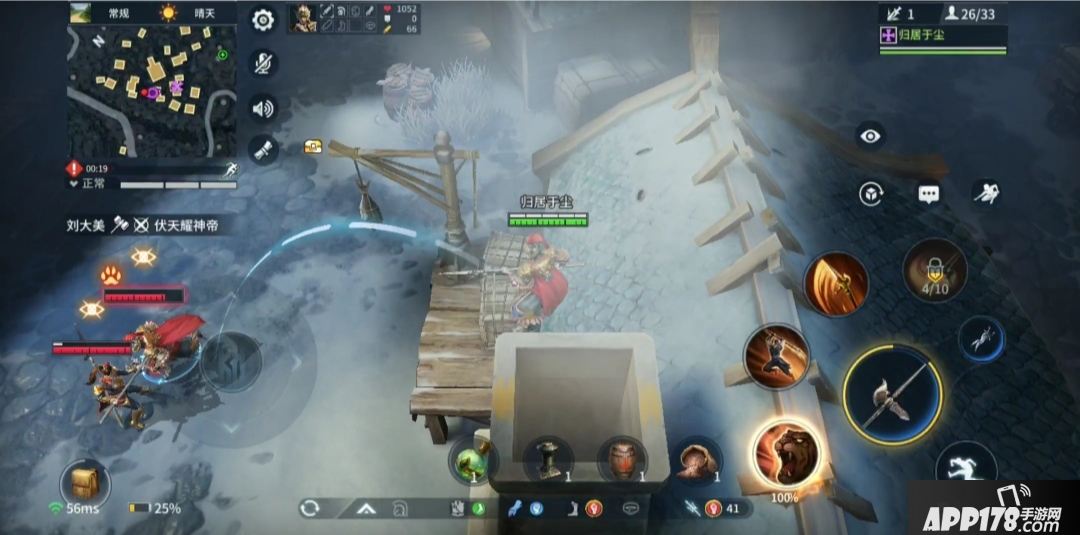
Task: Toggle the speaker voice button
Action: pyautogui.click(x=263, y=108)
